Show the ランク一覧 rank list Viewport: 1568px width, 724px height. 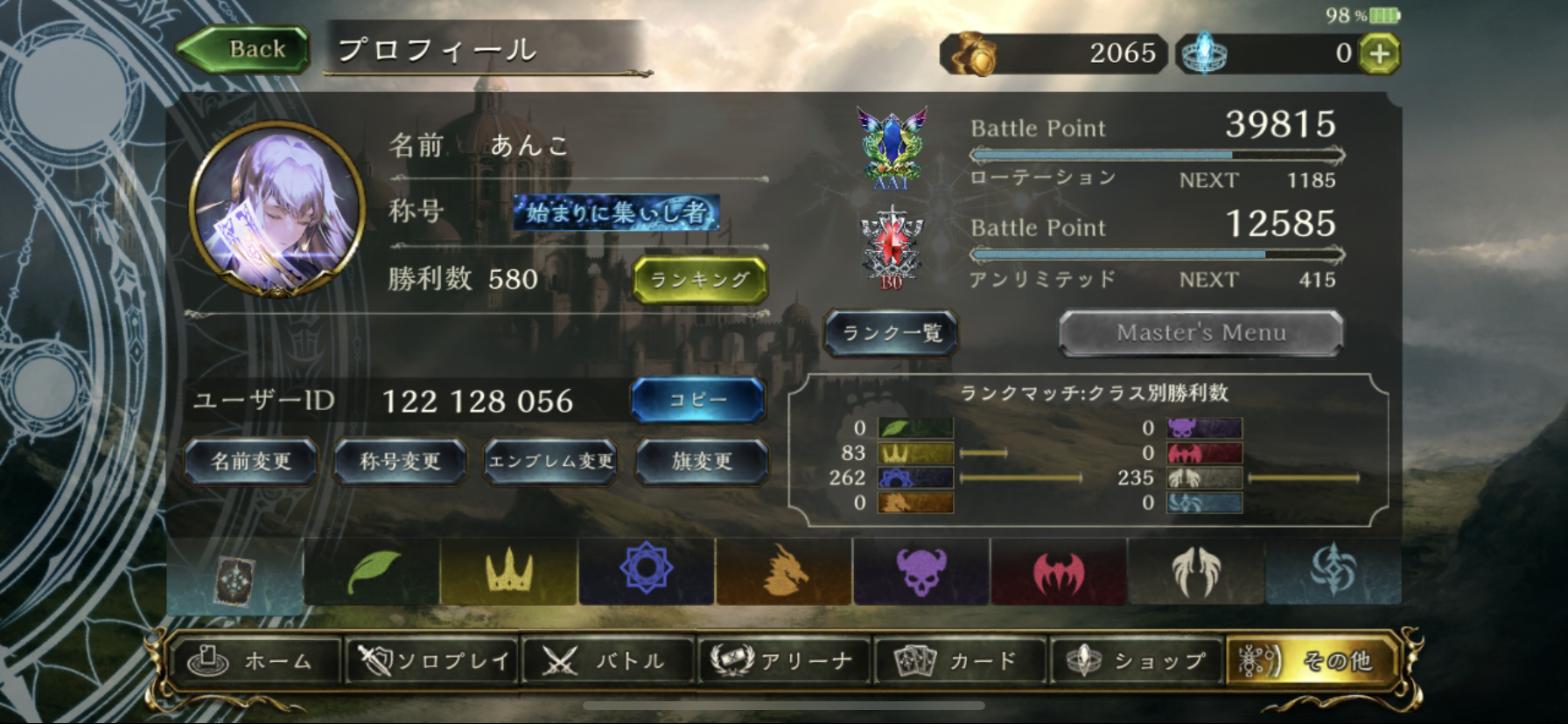coord(892,333)
